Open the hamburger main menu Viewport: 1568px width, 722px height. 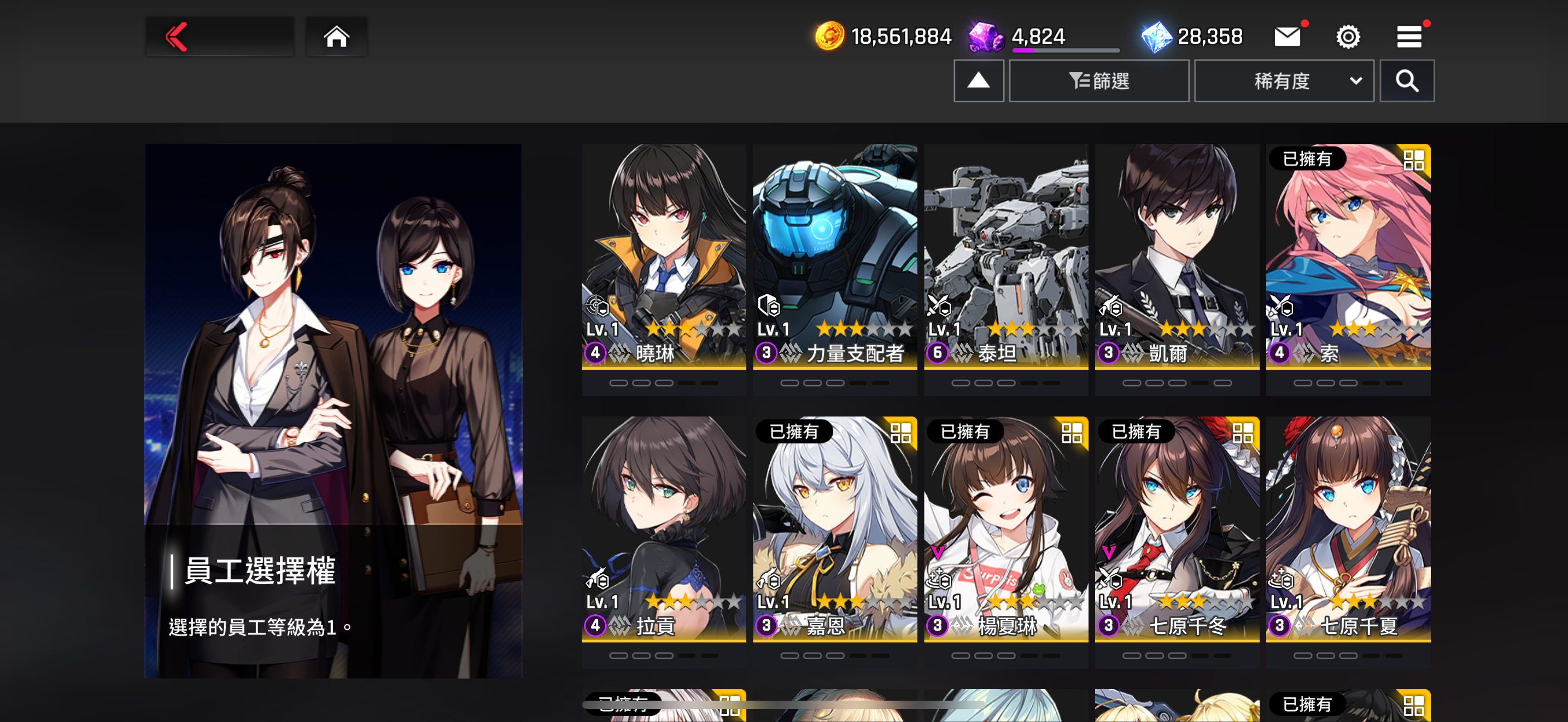point(1408,37)
